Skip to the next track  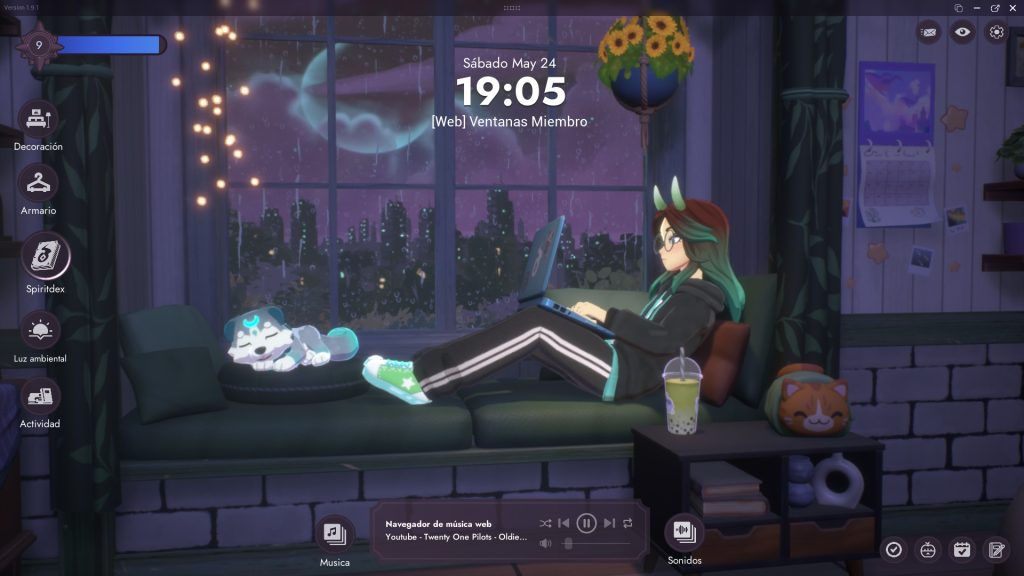click(609, 523)
